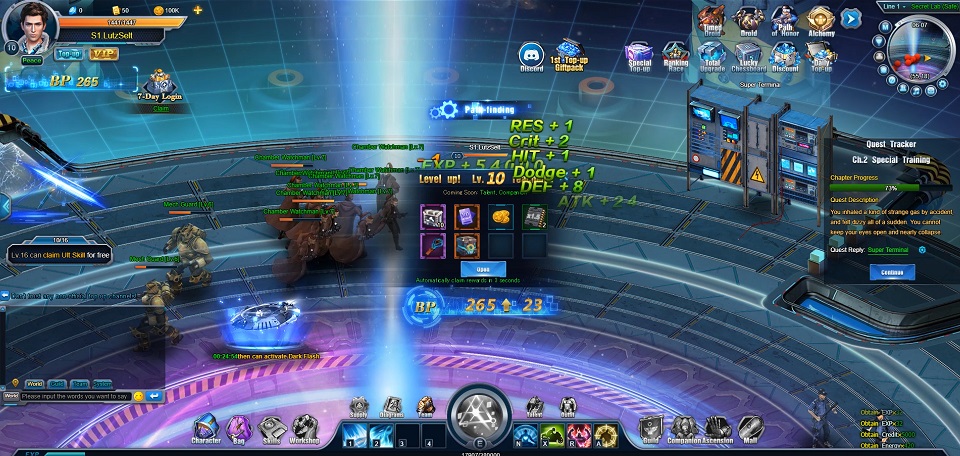This screenshot has width=960, height=456.
Task: Click the chat message input field
Action: point(76,396)
